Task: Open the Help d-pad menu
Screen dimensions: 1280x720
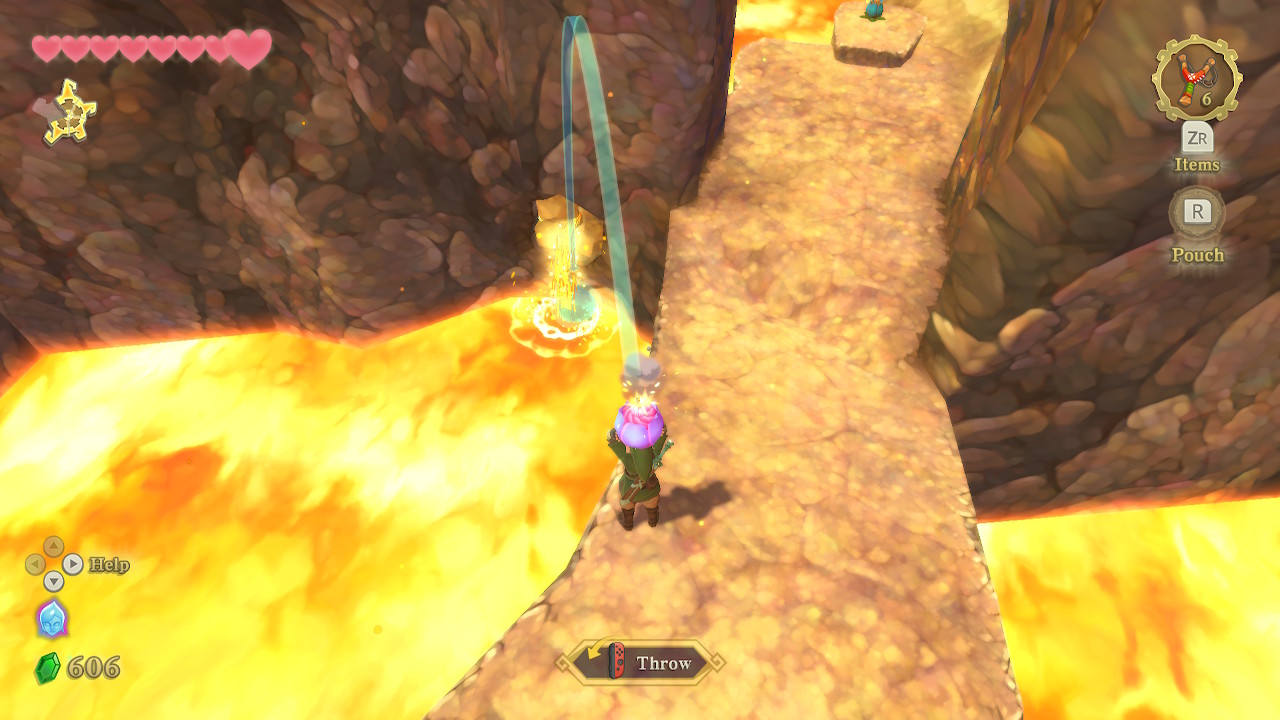Action: pos(53,564)
